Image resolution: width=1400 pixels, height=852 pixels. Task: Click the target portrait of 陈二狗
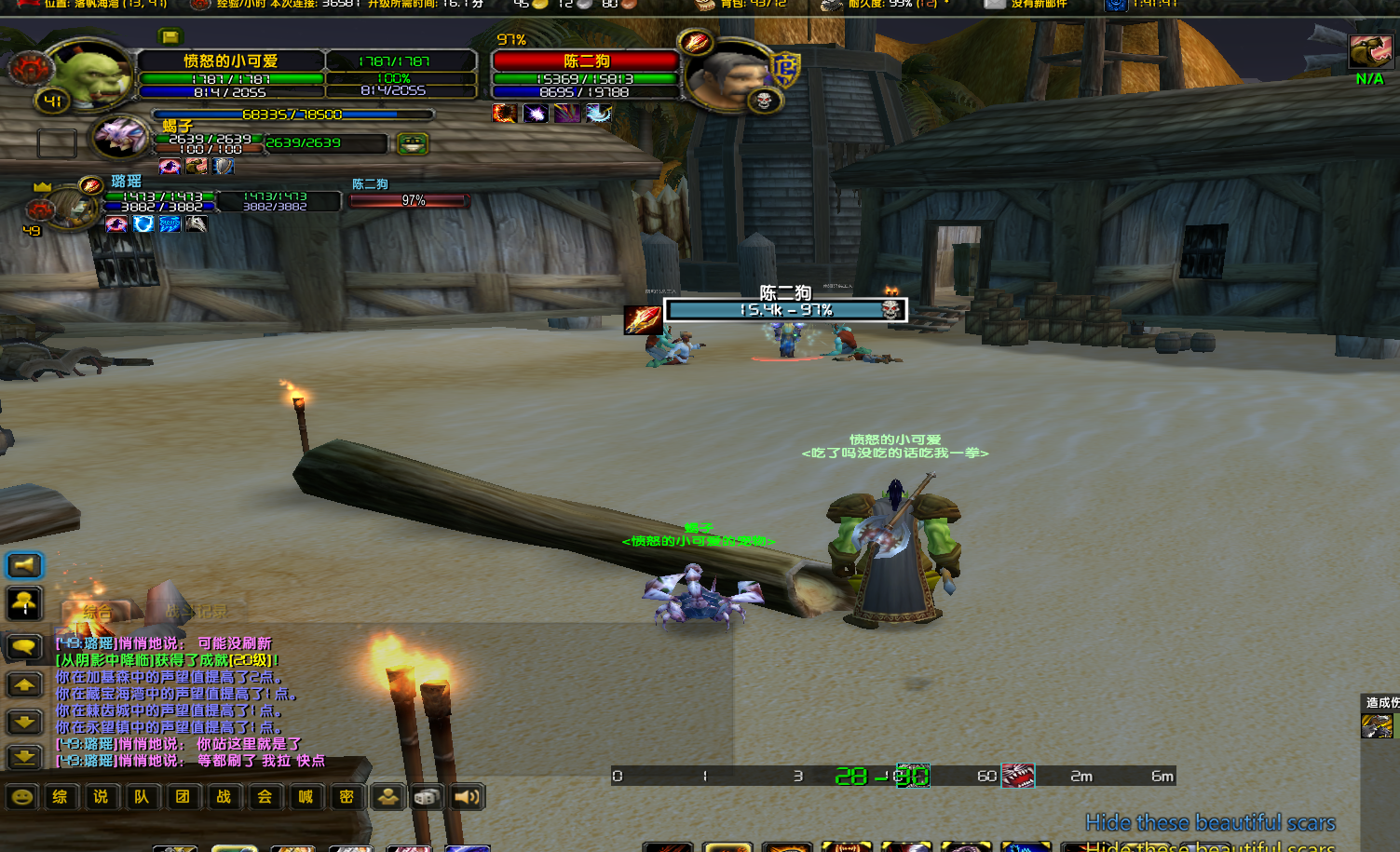(x=729, y=76)
